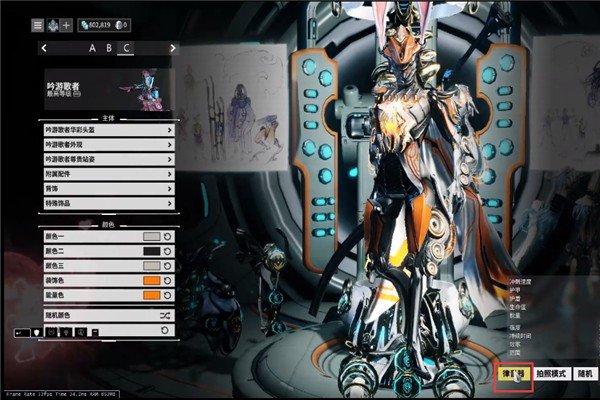Open 特殊饰品 special accessories menu
The height and width of the screenshot is (400, 600).
click(108, 202)
